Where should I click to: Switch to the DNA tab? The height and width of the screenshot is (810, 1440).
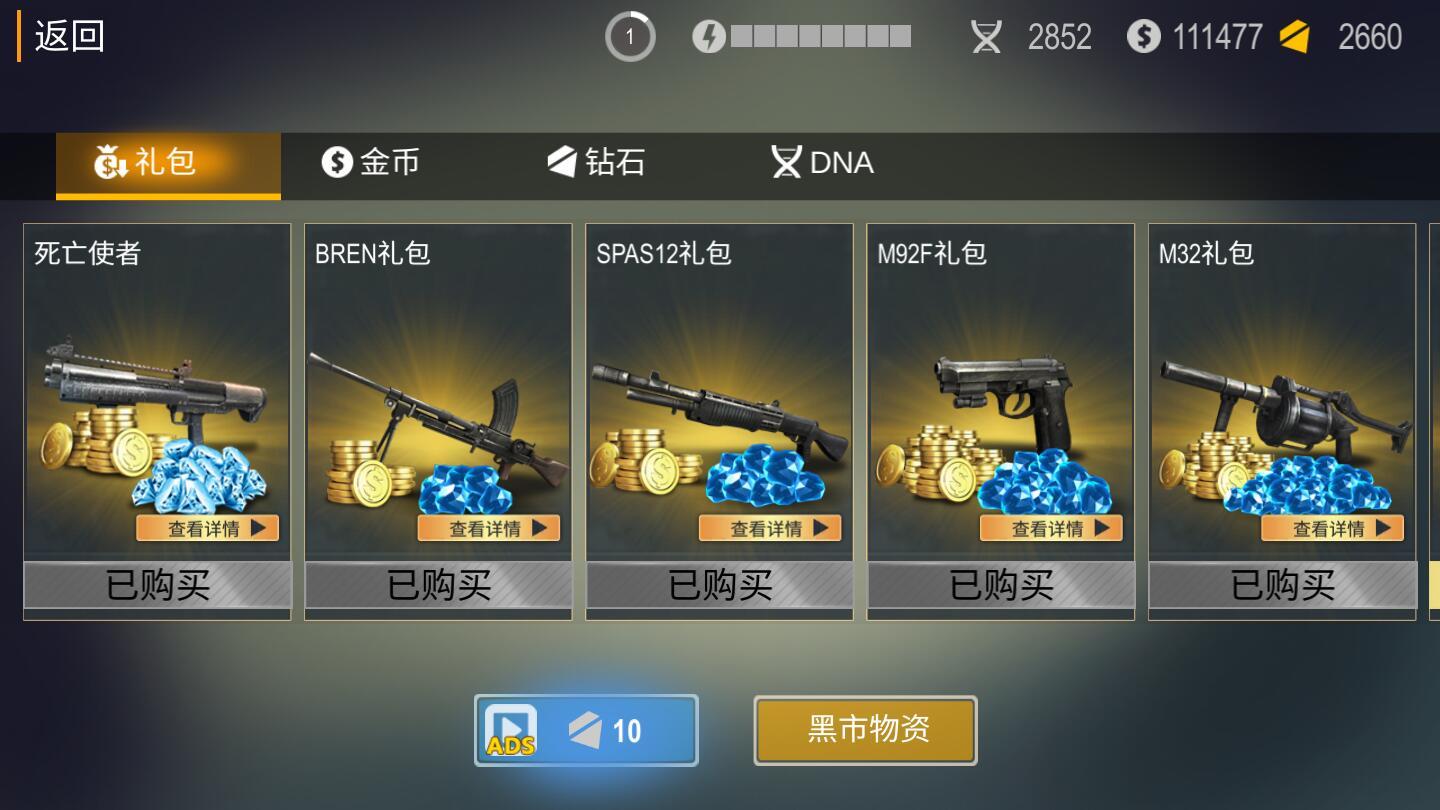822,162
